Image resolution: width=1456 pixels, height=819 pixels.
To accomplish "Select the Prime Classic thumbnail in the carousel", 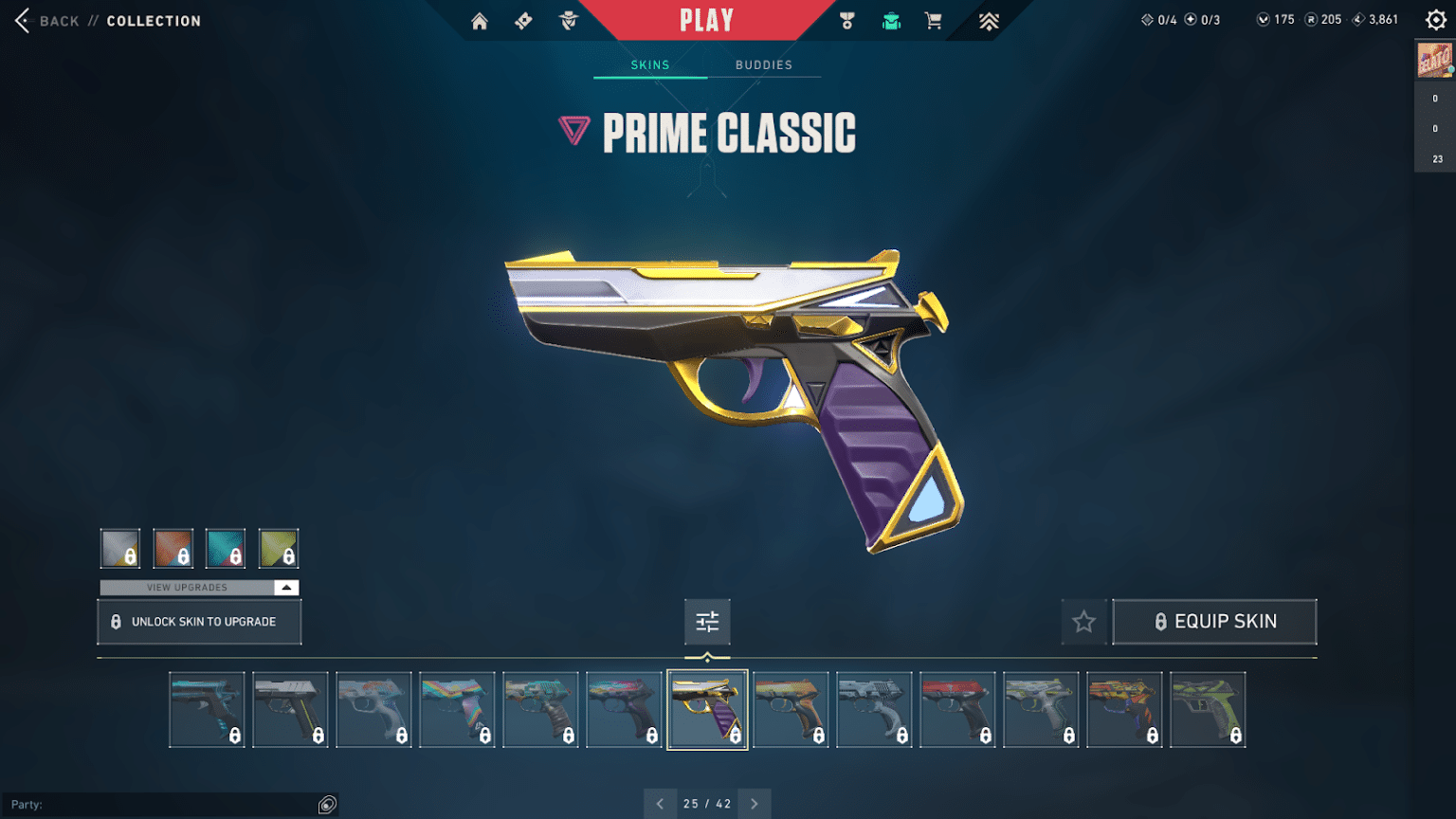I will tap(707, 709).
